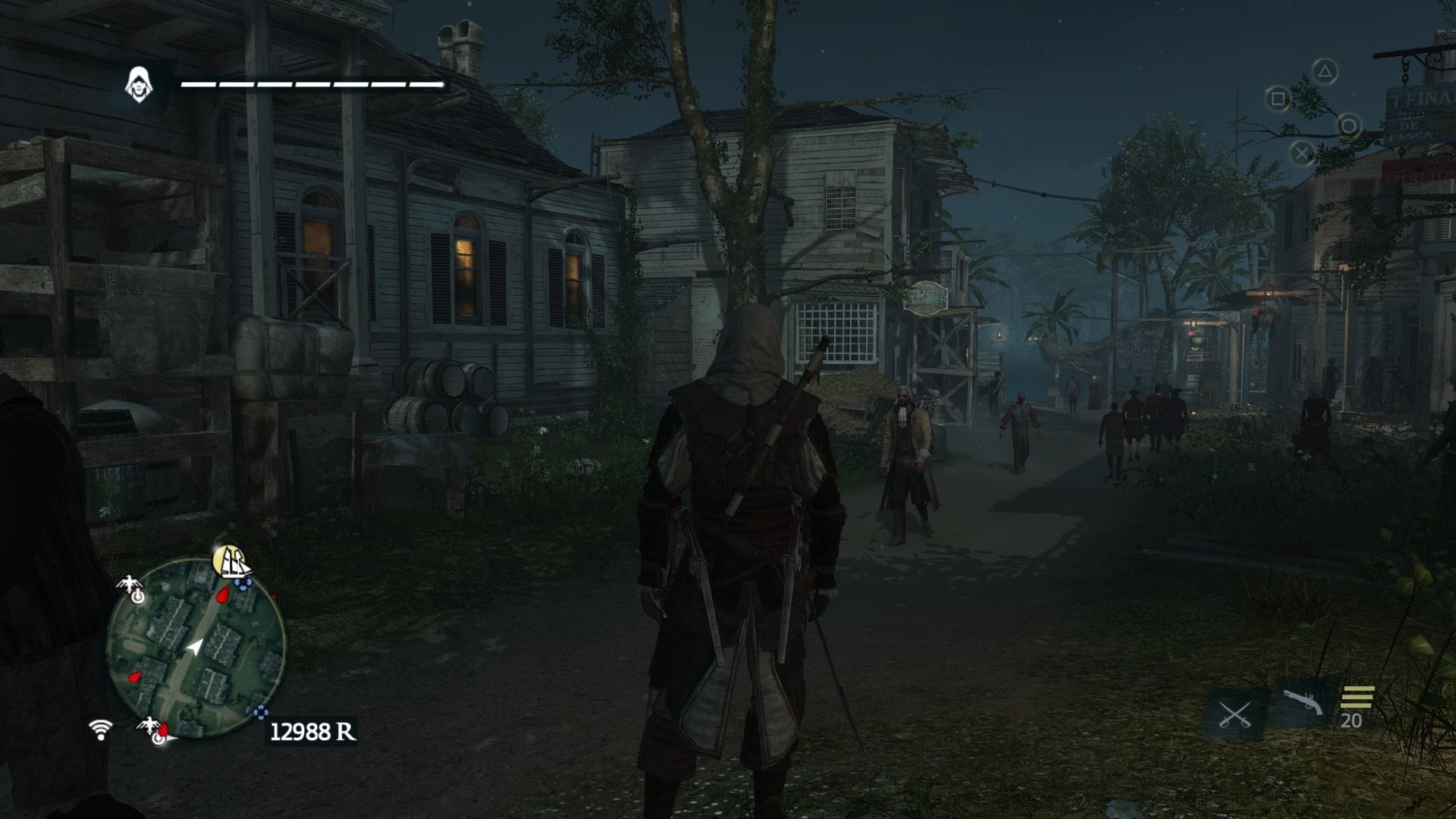Click the Triangle button prompt

1325,71
